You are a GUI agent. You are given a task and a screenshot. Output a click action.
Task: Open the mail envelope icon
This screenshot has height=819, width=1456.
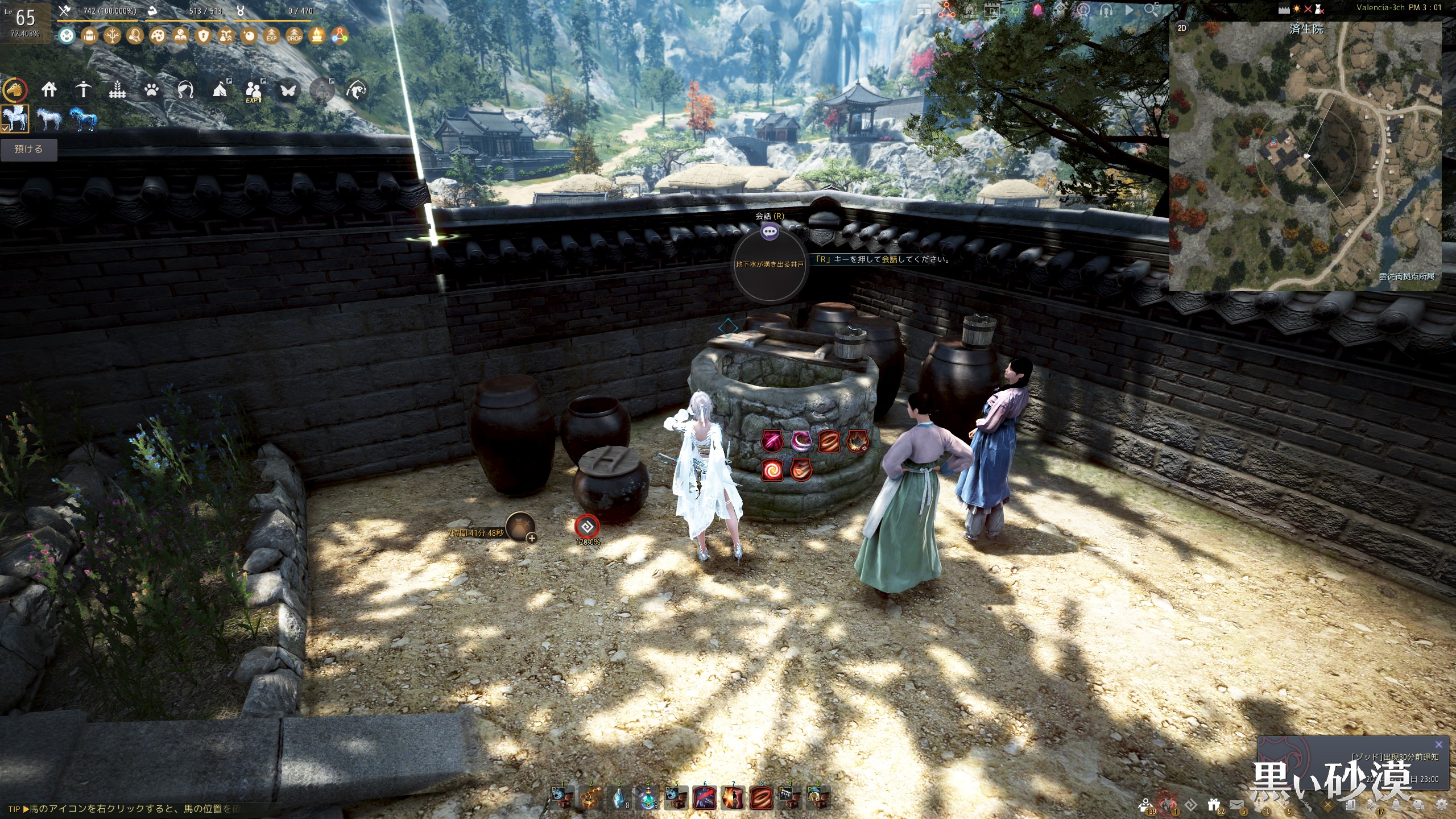point(1236,804)
